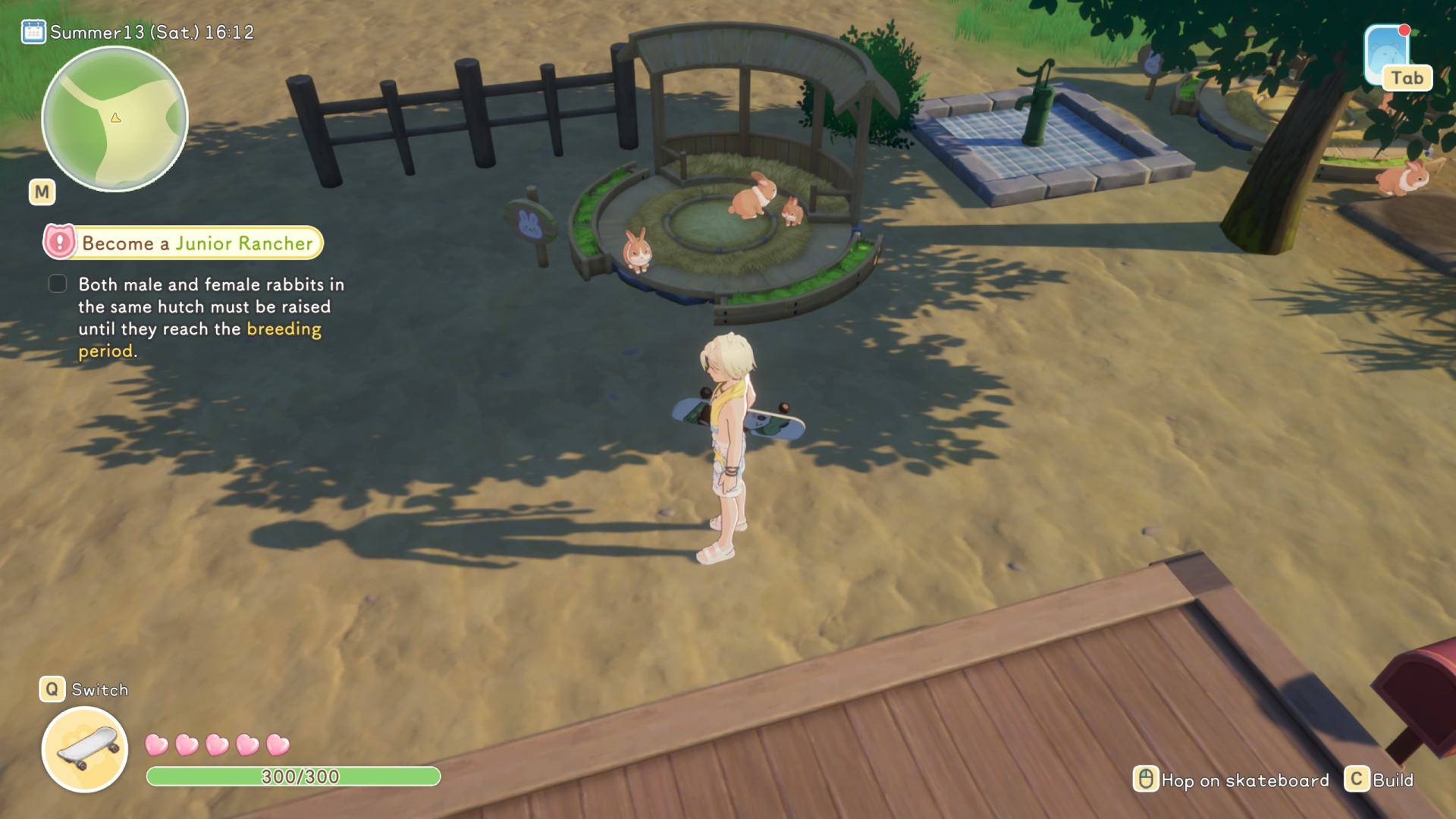Select the skateboard tool slot
The width and height of the screenshot is (1456, 819).
click(x=84, y=748)
